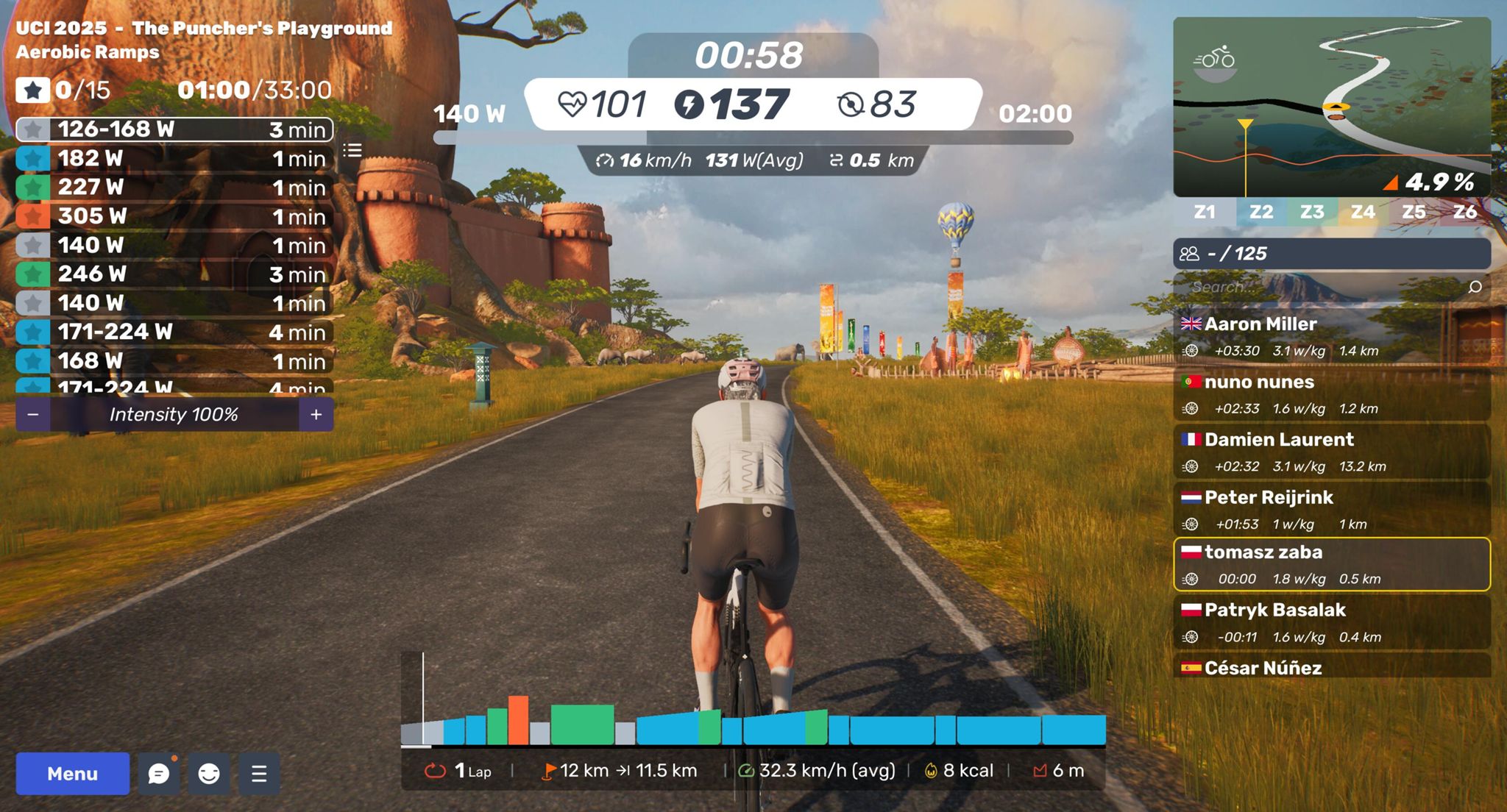Image resolution: width=1507 pixels, height=812 pixels.
Task: Click the three-line list button beside emotes
Action: (259, 773)
